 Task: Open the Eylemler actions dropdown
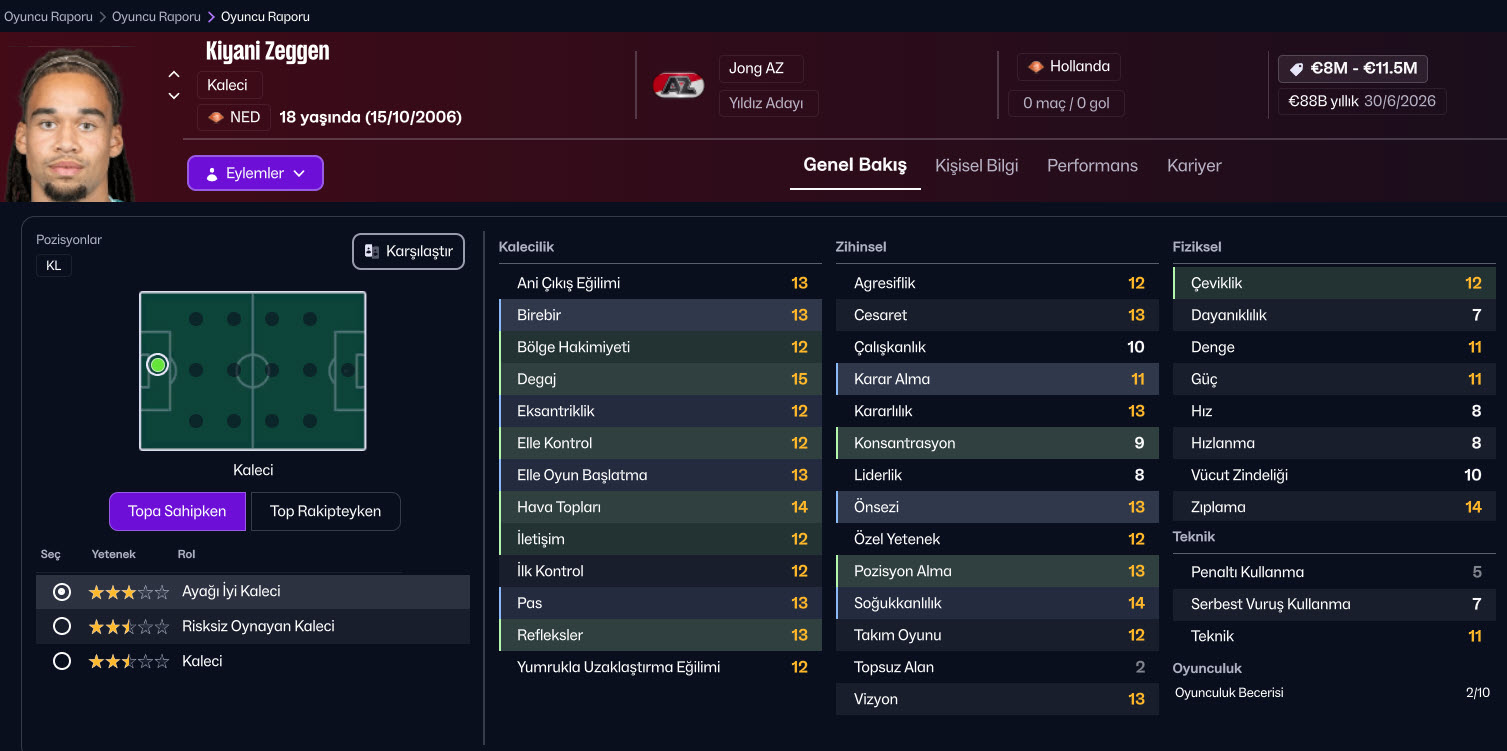255,173
